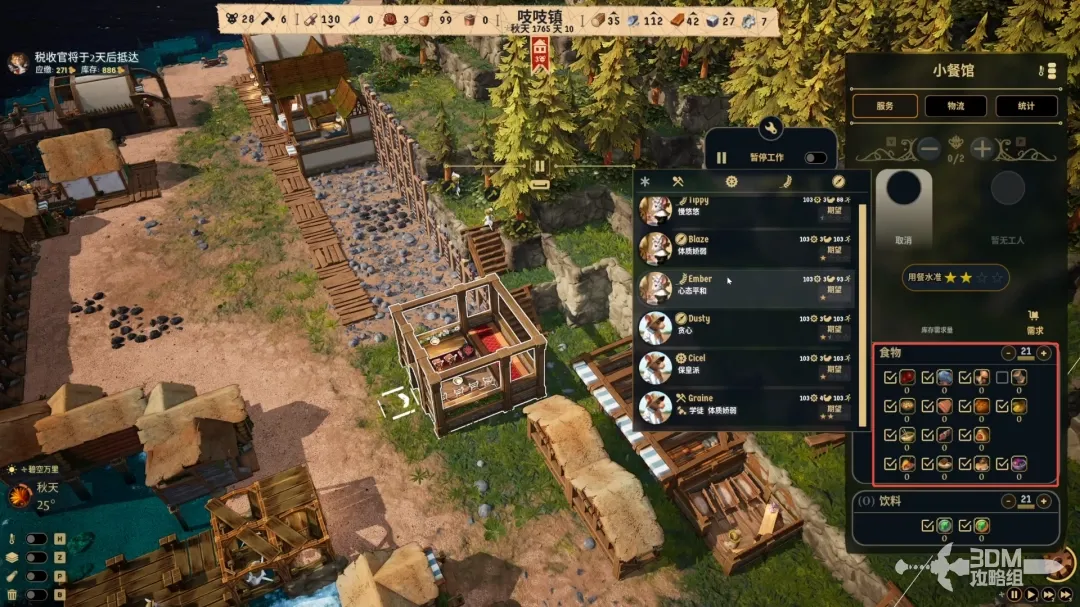Open the 物流 tab
This screenshot has width=1080, height=607.
pyautogui.click(x=957, y=106)
